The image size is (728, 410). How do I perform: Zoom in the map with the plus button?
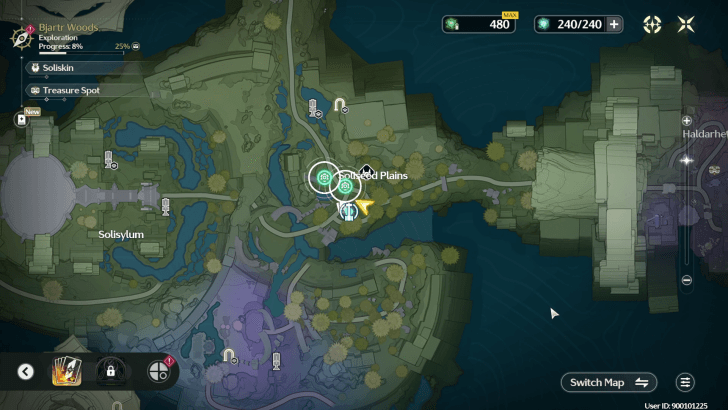pos(686,120)
